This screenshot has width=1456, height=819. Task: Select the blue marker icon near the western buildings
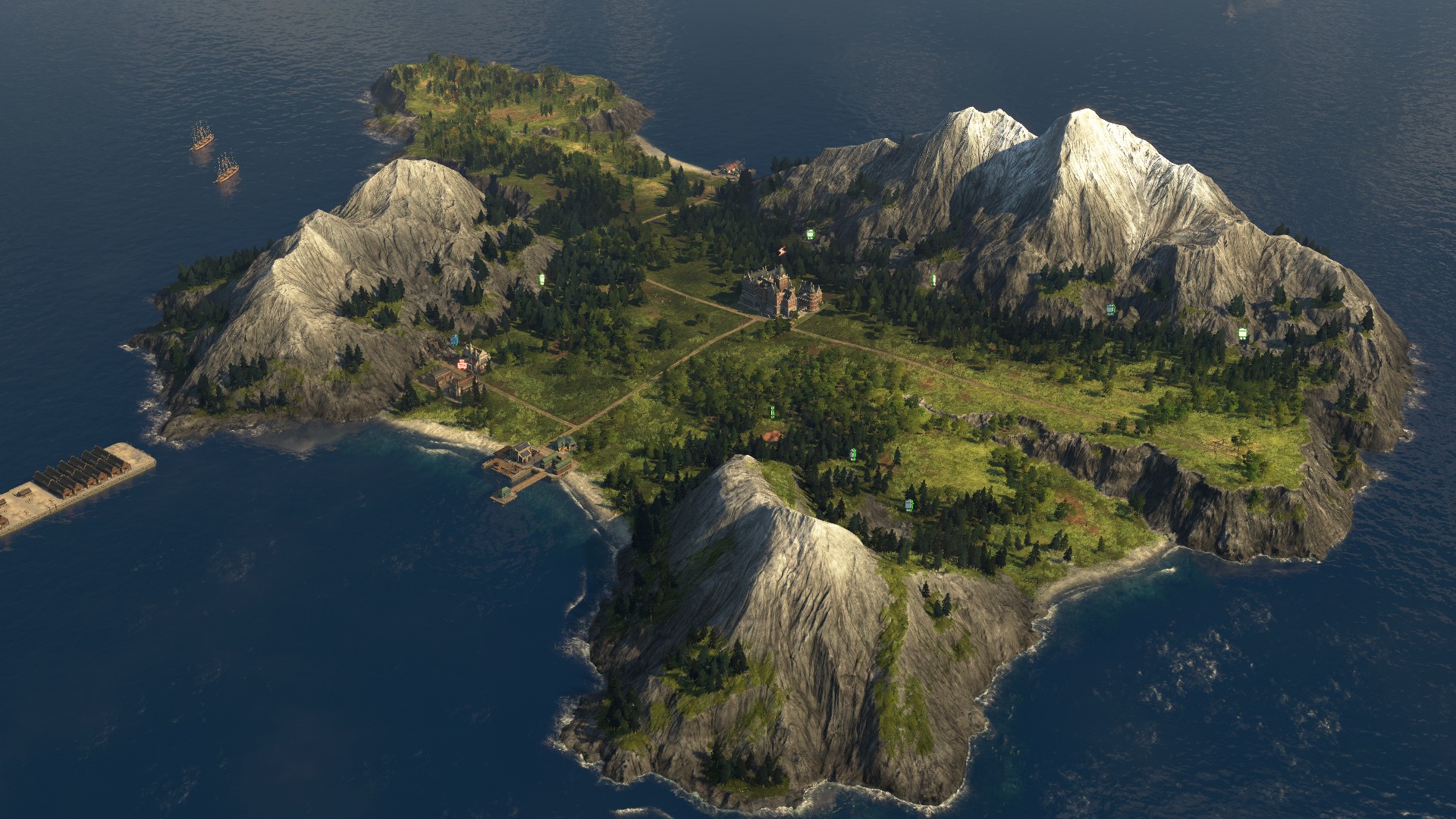(454, 340)
